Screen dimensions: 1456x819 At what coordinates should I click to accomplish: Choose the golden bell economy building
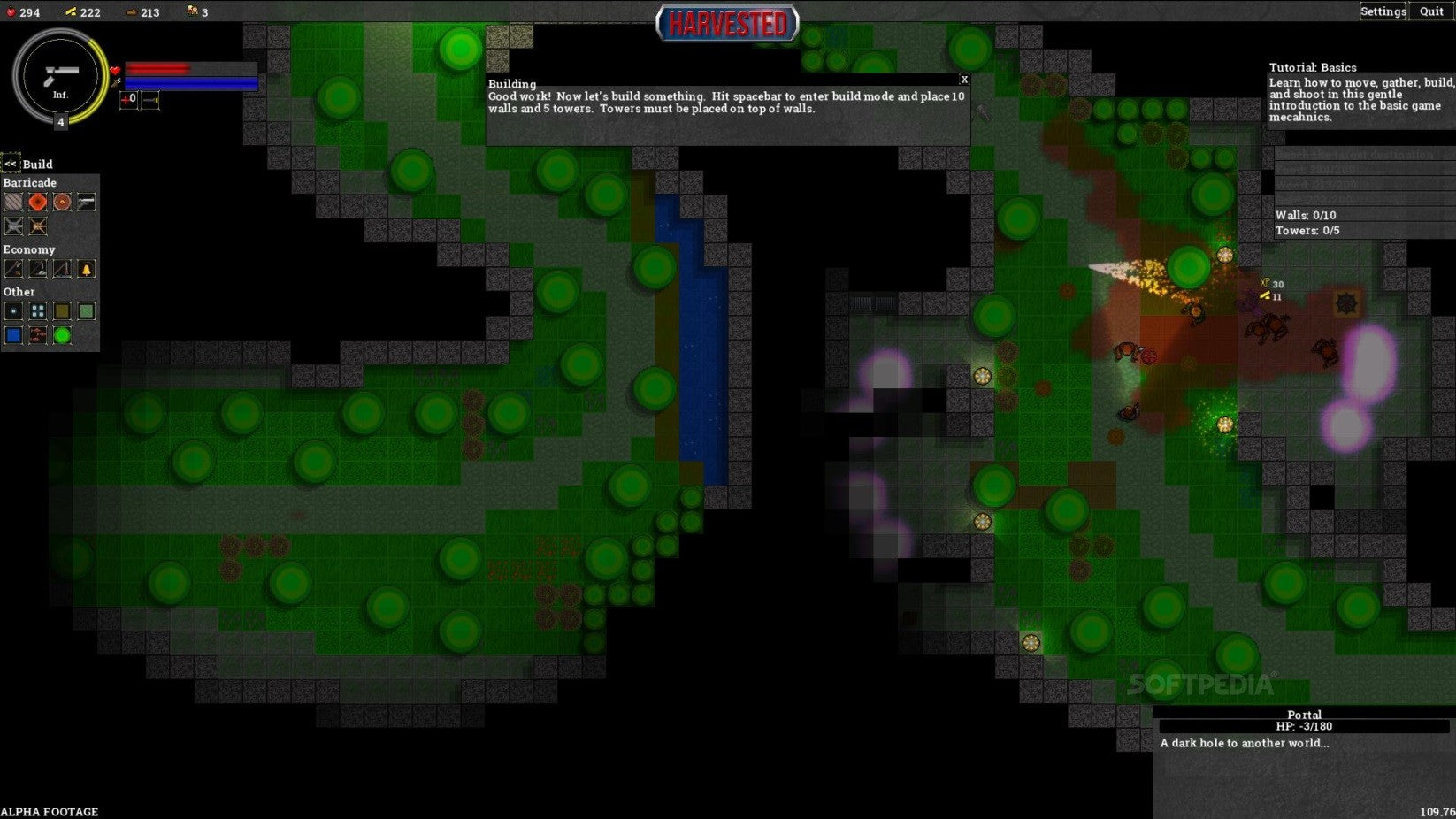(x=86, y=269)
